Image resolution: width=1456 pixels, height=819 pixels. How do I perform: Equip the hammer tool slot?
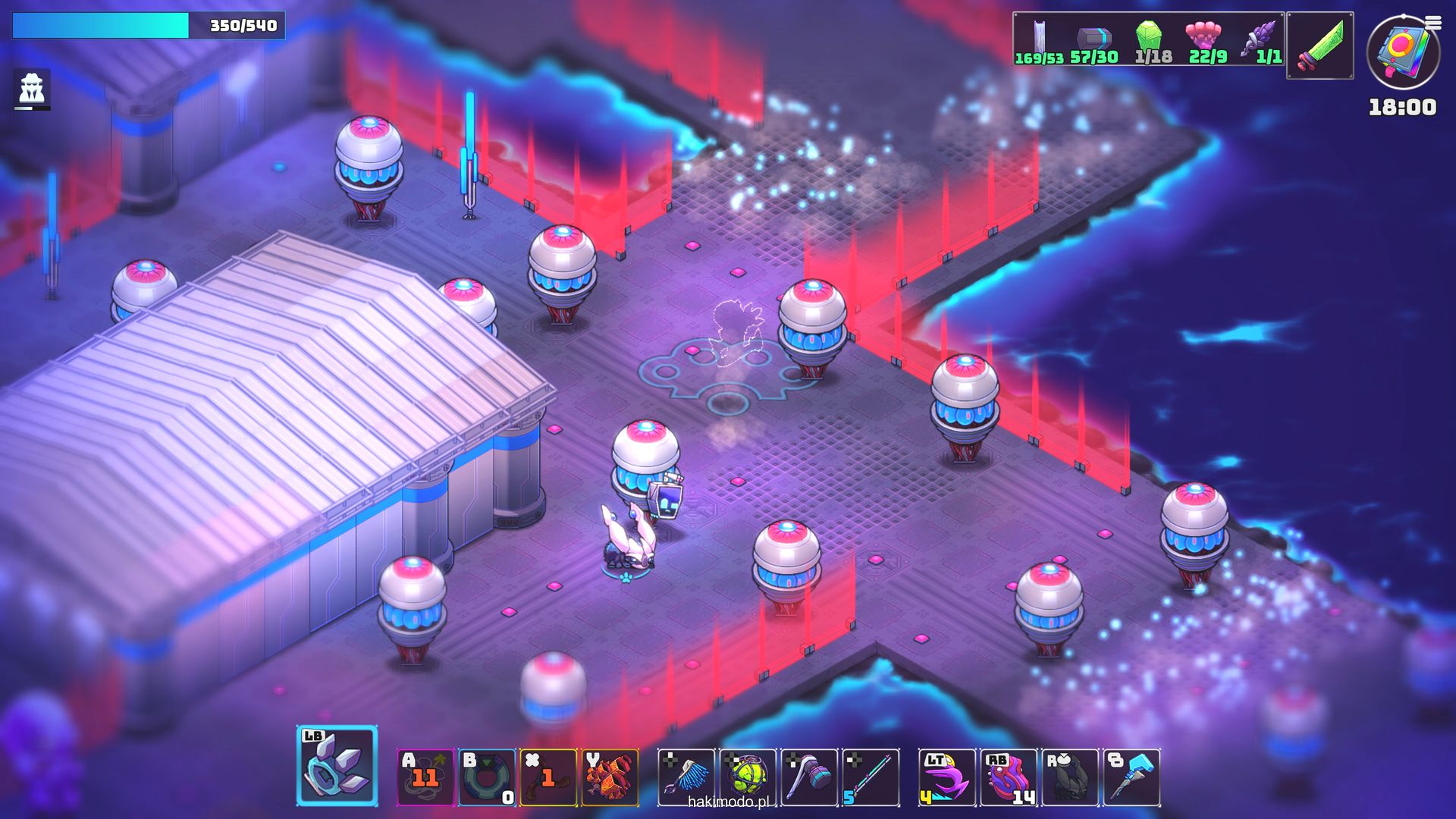[809, 777]
